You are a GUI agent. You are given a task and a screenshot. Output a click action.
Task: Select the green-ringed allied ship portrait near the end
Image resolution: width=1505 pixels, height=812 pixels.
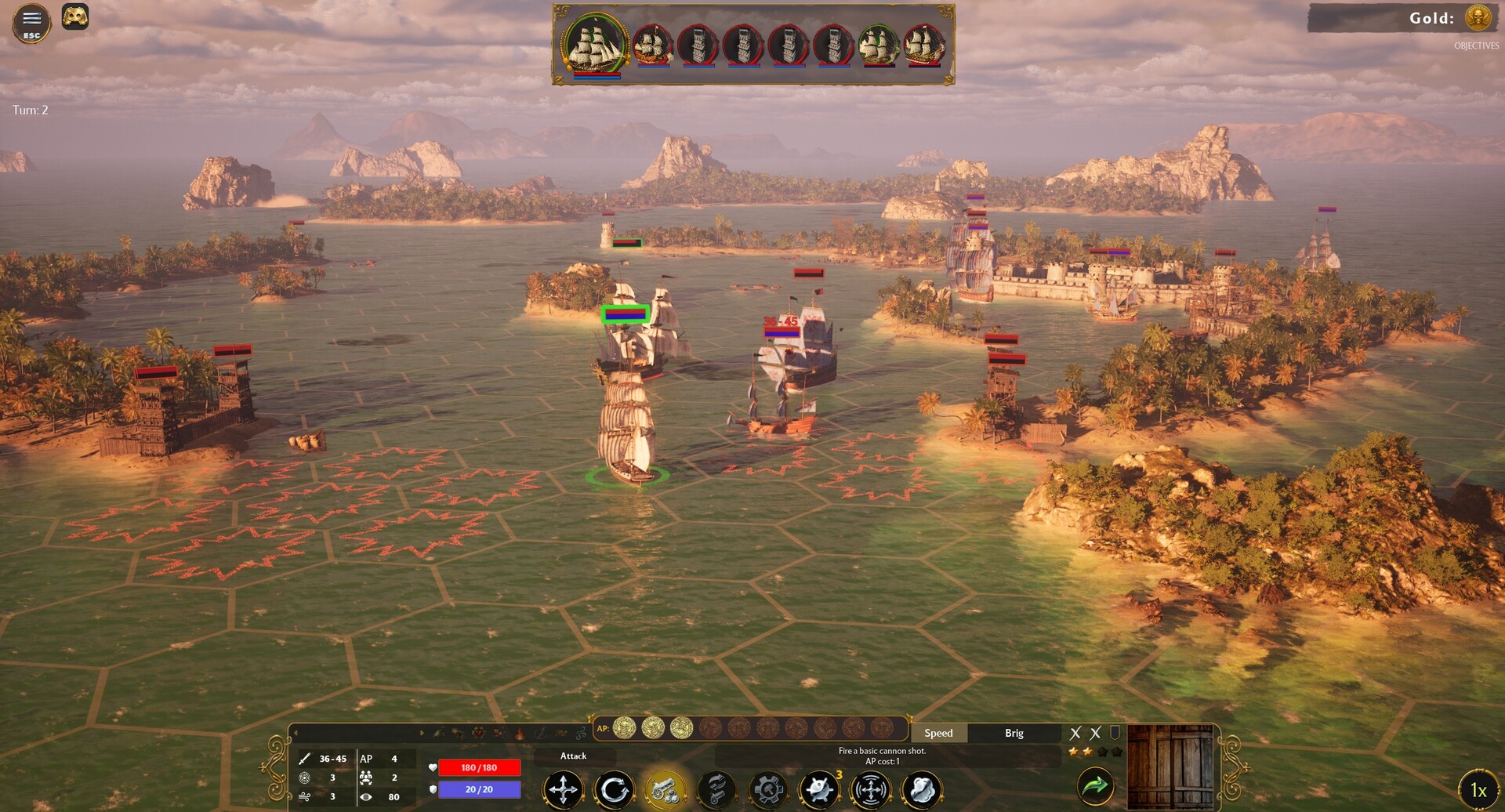pos(878,45)
